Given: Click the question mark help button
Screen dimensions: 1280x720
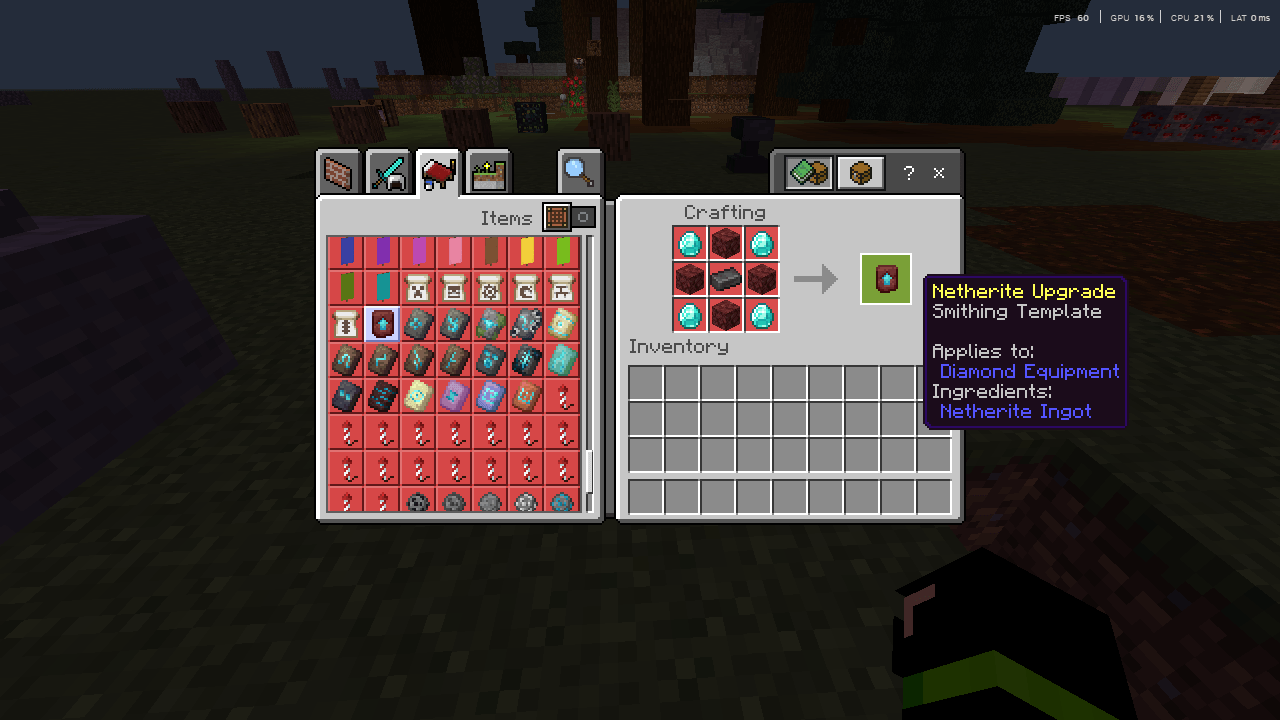Looking at the screenshot, I should (908, 172).
